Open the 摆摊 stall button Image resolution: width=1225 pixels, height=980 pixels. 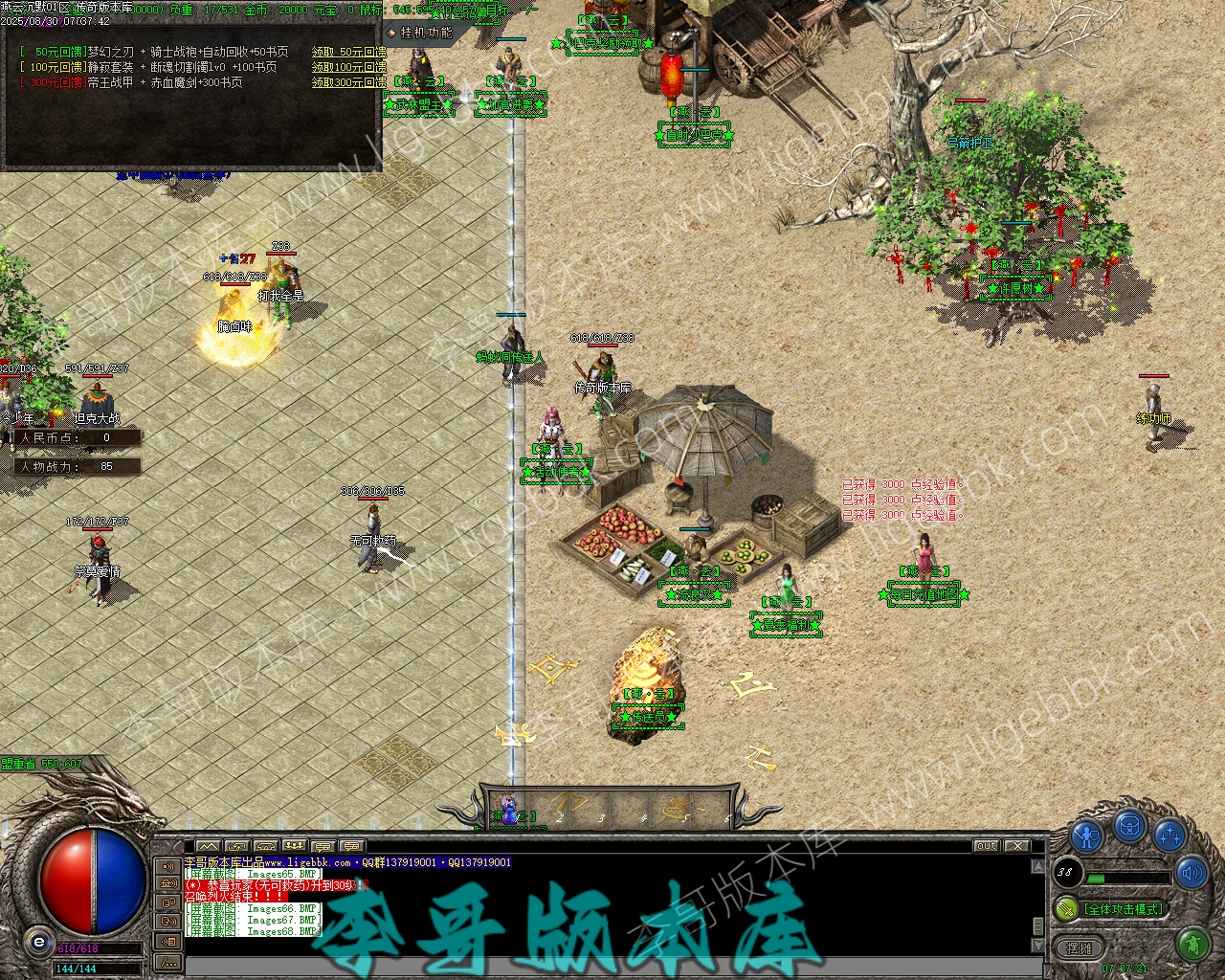point(1079,948)
